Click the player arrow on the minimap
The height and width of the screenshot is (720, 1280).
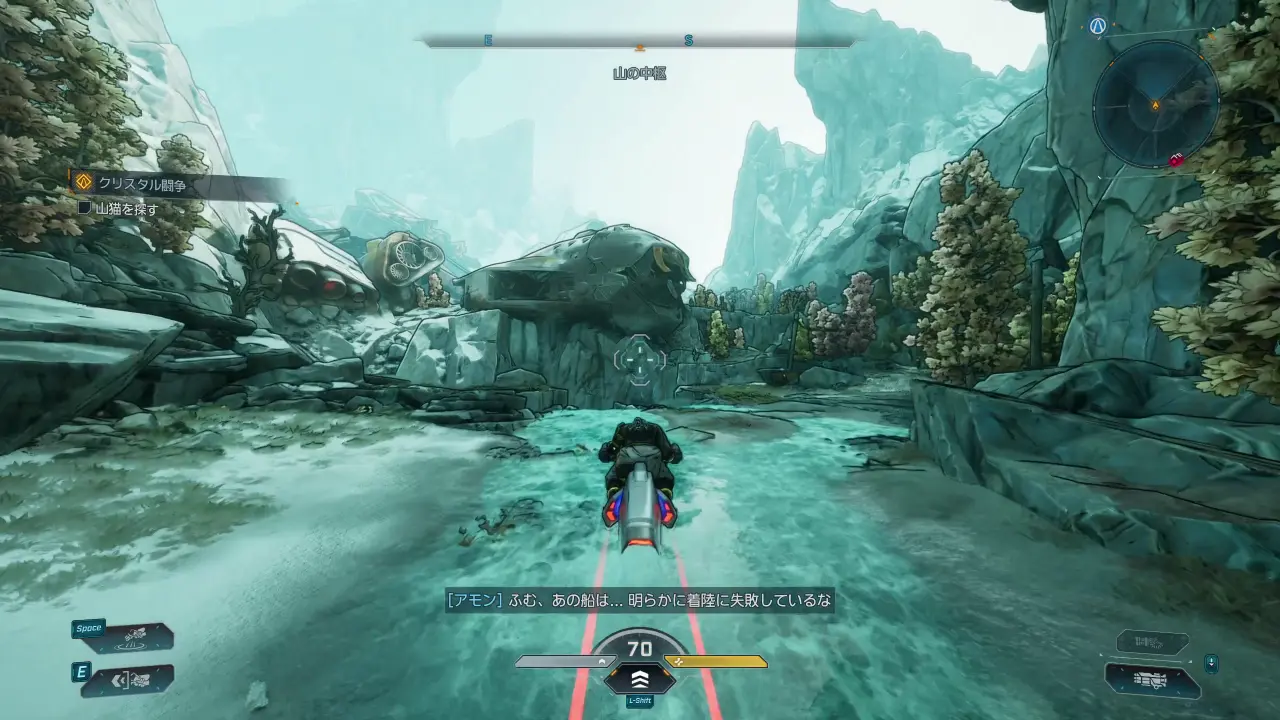[x=1156, y=104]
